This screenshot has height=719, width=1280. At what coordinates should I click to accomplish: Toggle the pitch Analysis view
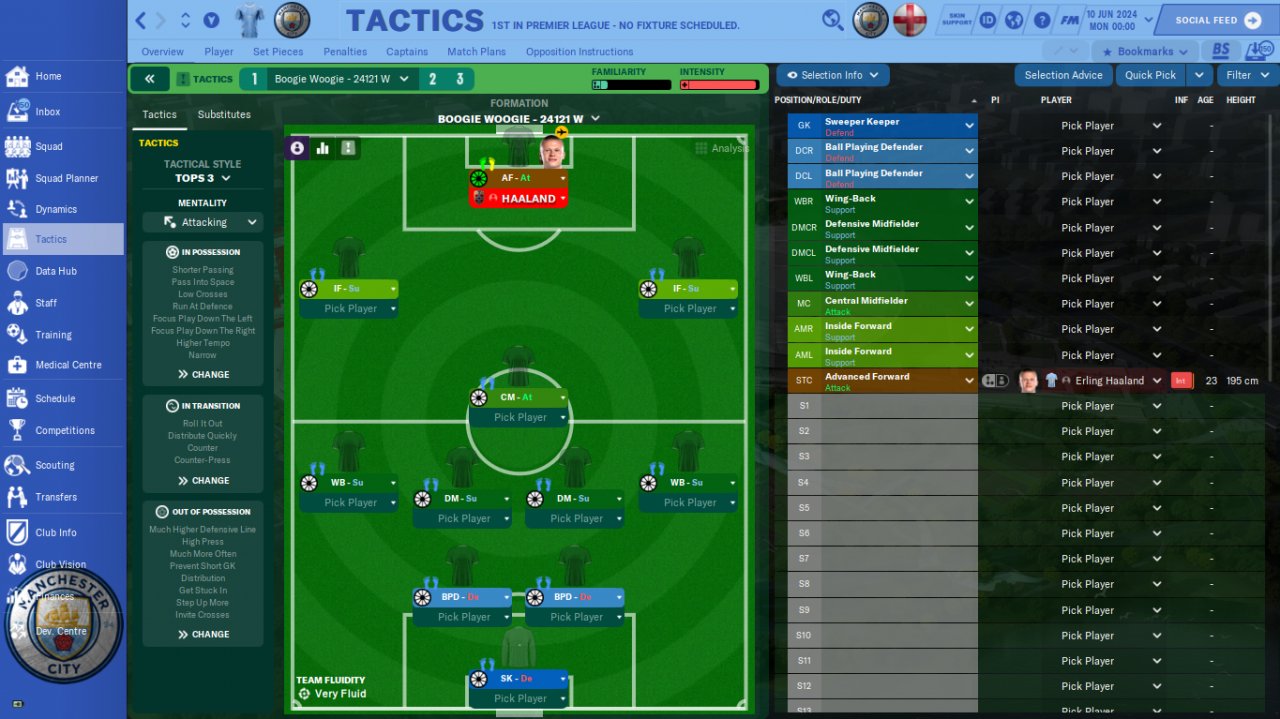click(722, 148)
